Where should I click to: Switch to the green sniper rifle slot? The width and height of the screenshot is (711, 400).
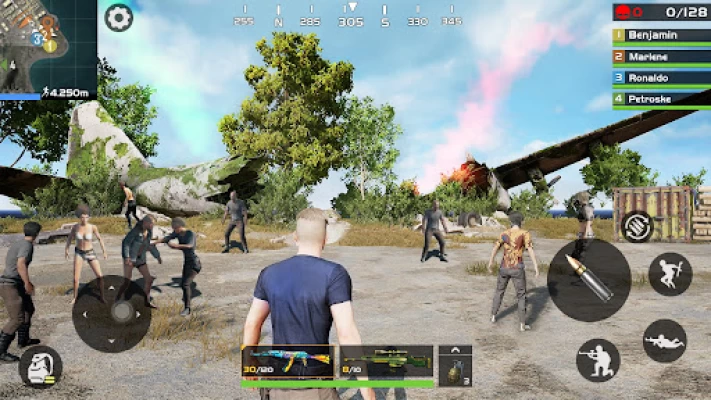coord(385,361)
